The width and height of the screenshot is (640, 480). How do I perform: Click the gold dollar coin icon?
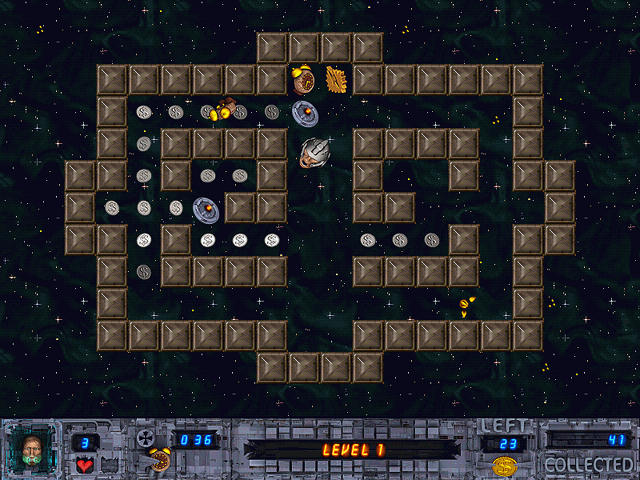point(503,465)
